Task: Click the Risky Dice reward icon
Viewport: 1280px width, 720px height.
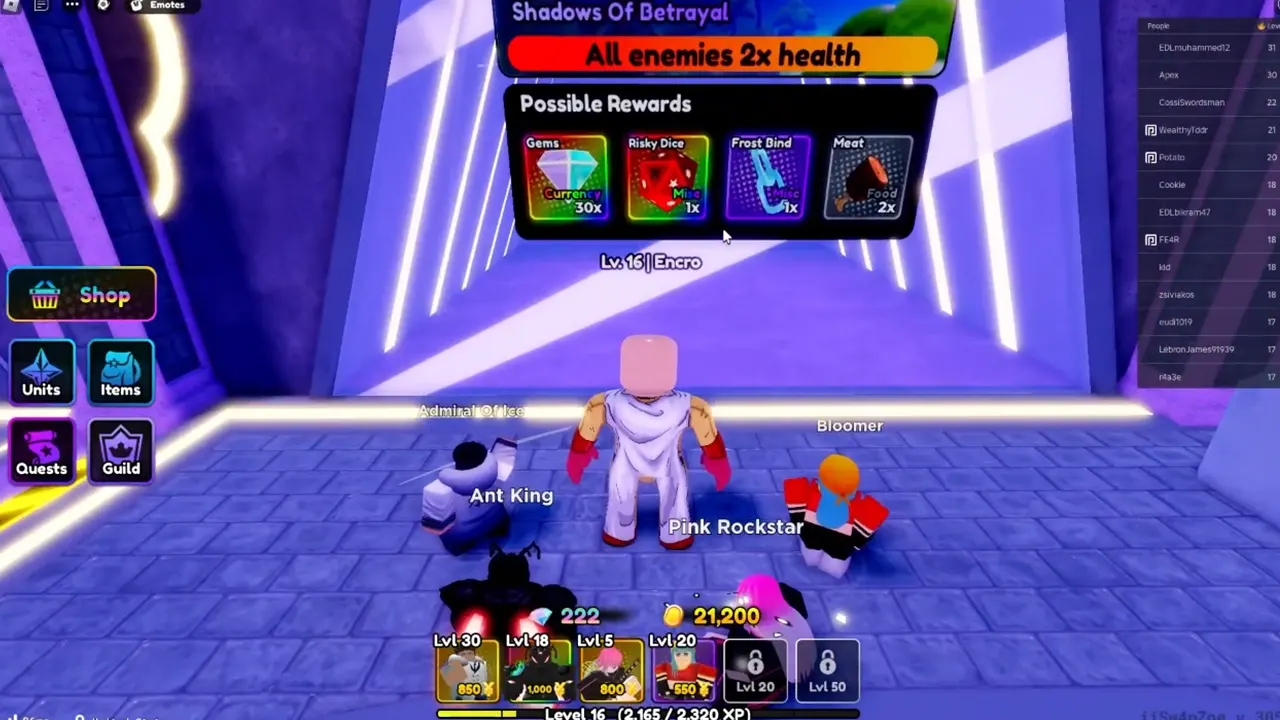Action: click(x=667, y=178)
